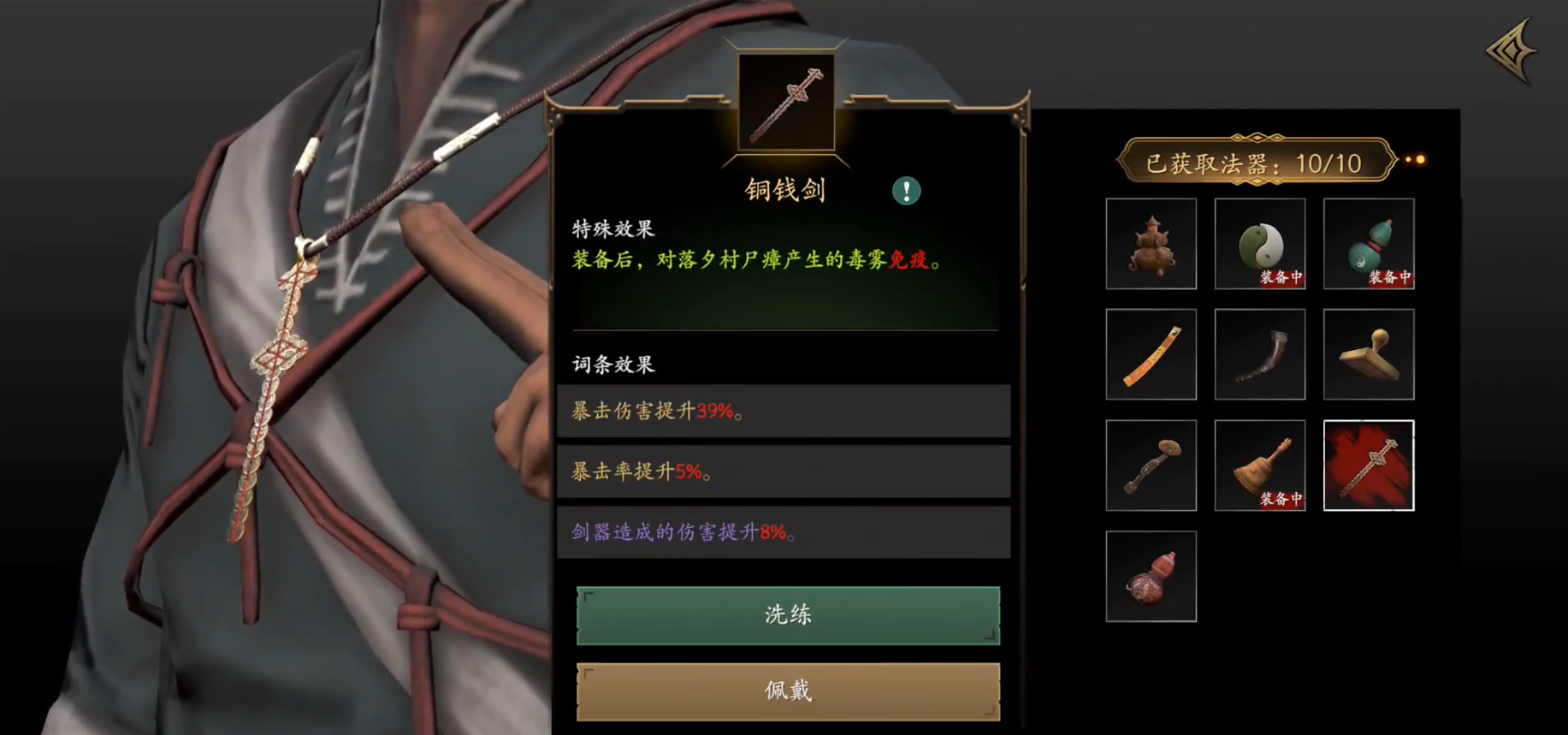Click the exclamation info icon beside 铜钱剑
This screenshot has width=1568, height=735.
(907, 191)
